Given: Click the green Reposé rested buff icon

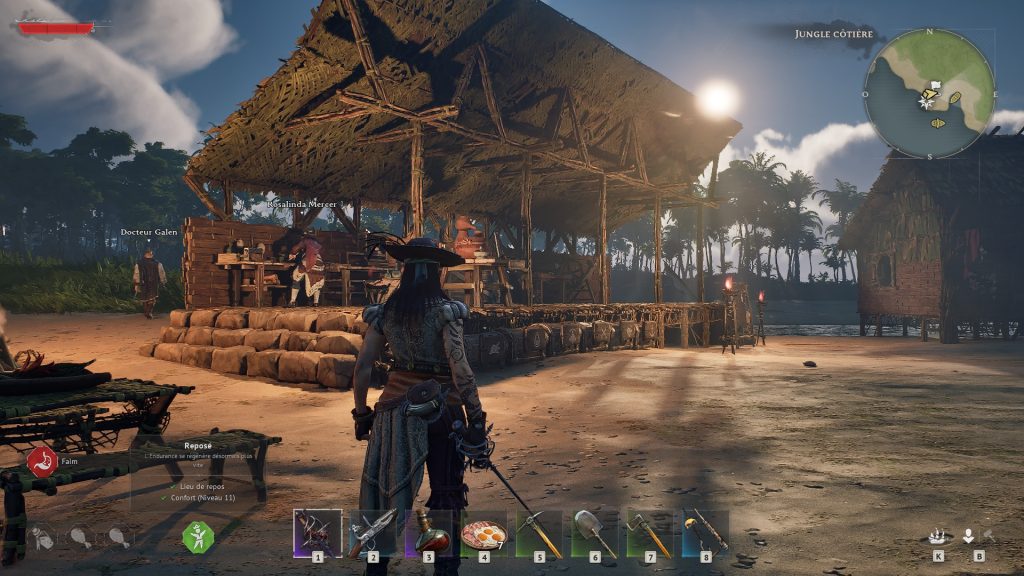Looking at the screenshot, I should [x=197, y=537].
